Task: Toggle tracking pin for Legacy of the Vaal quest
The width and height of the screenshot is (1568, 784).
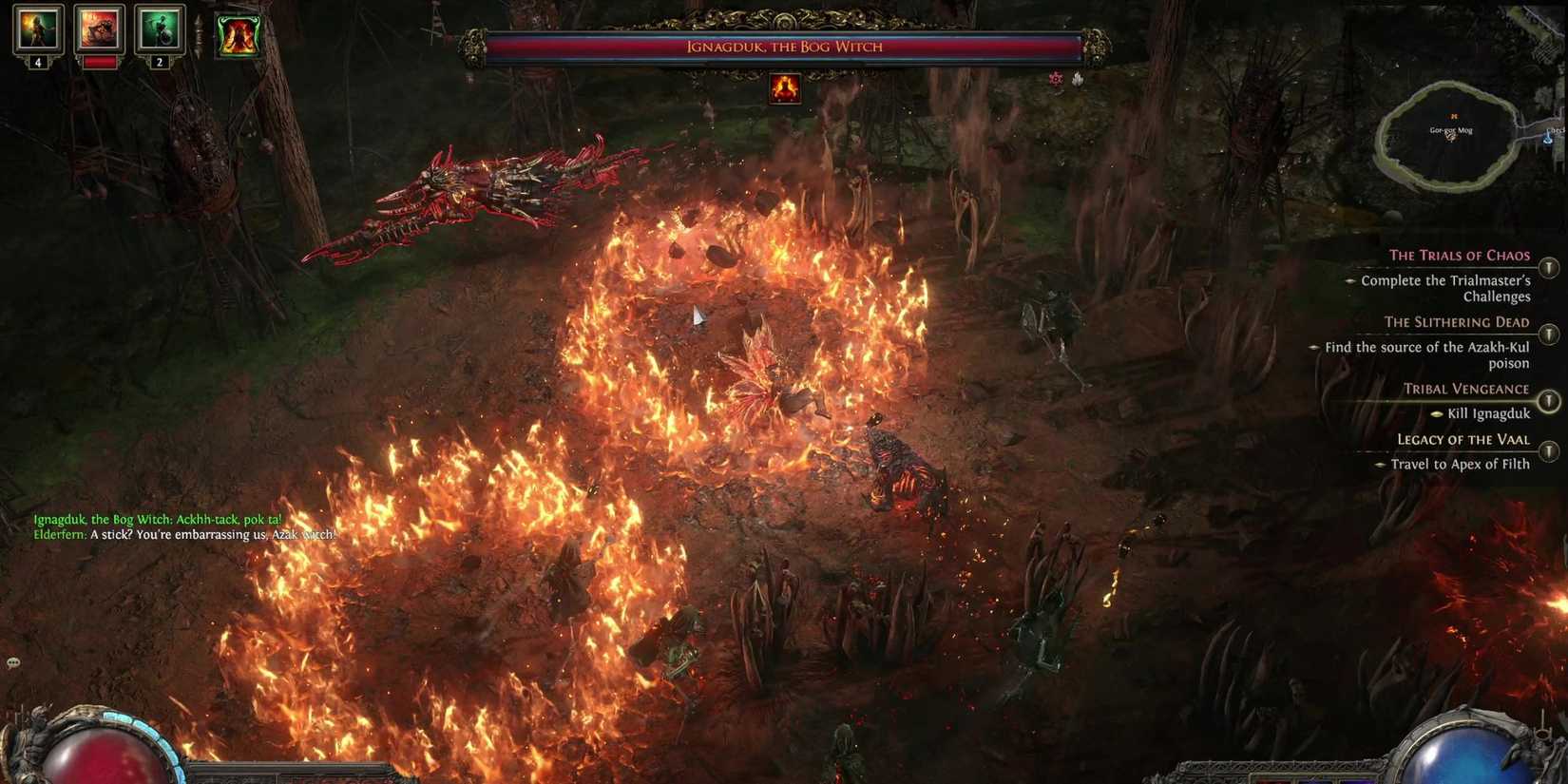Action: click(x=1547, y=450)
